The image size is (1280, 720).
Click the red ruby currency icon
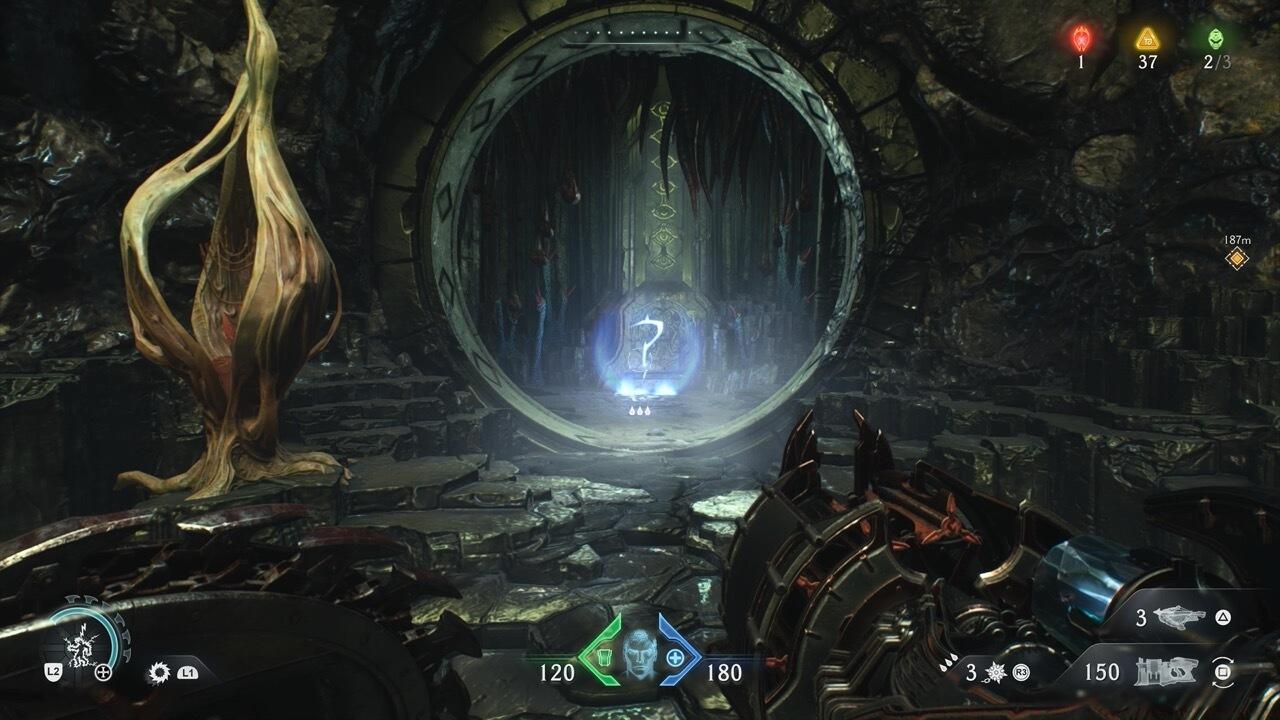click(1081, 39)
